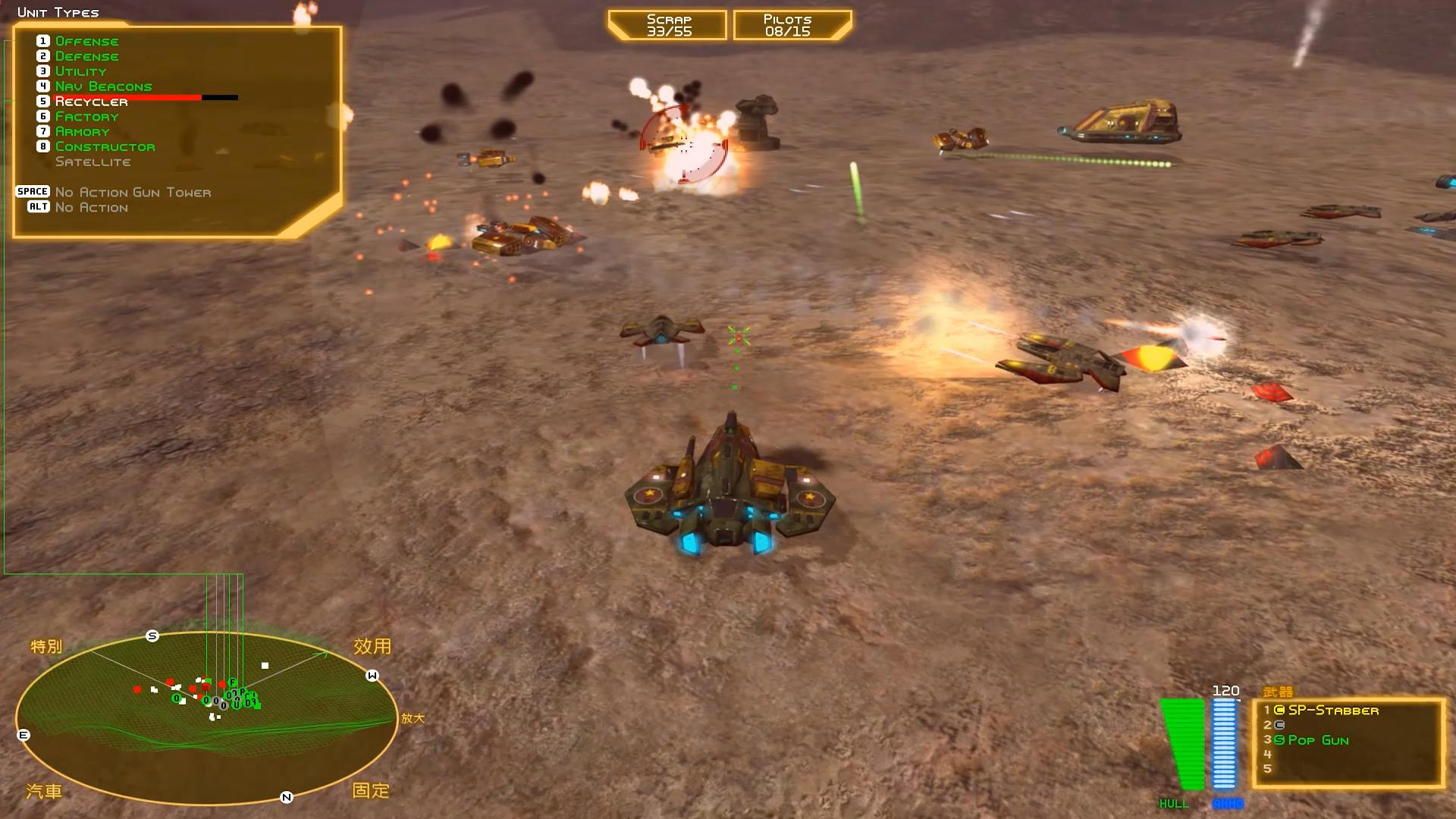Toggle the 固定 radar mode
1456x819 pixels.
[x=371, y=791]
